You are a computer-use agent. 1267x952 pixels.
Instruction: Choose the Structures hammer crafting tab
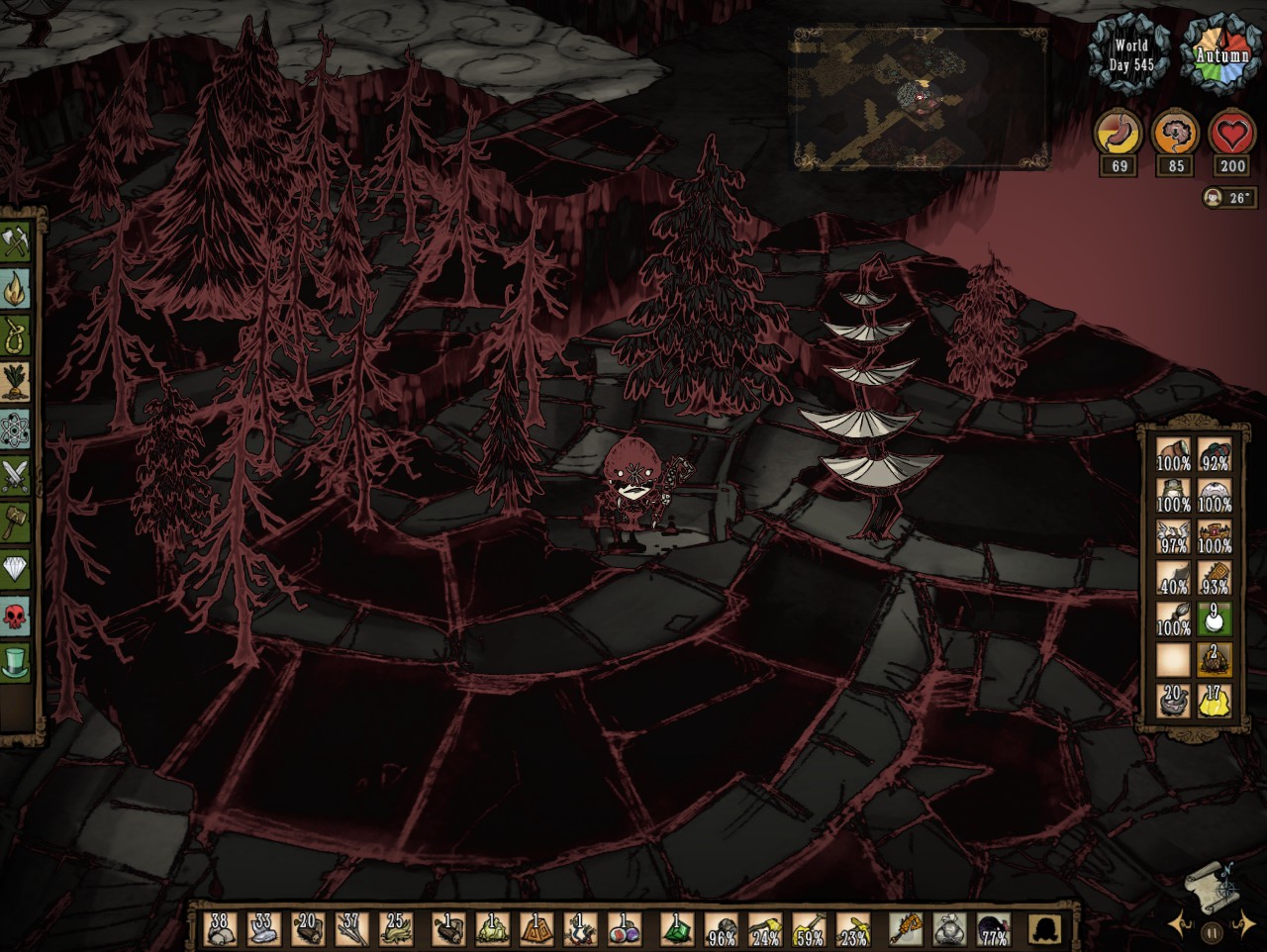click(x=18, y=523)
